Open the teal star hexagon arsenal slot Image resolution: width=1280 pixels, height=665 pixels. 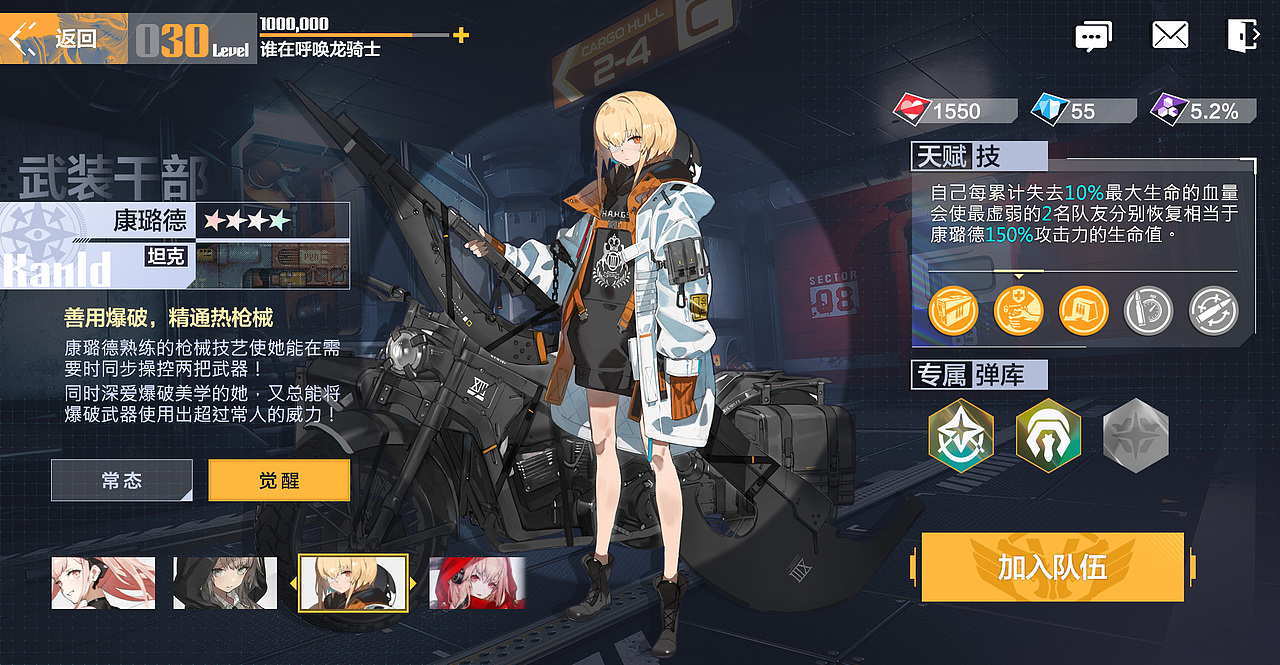[x=961, y=436]
